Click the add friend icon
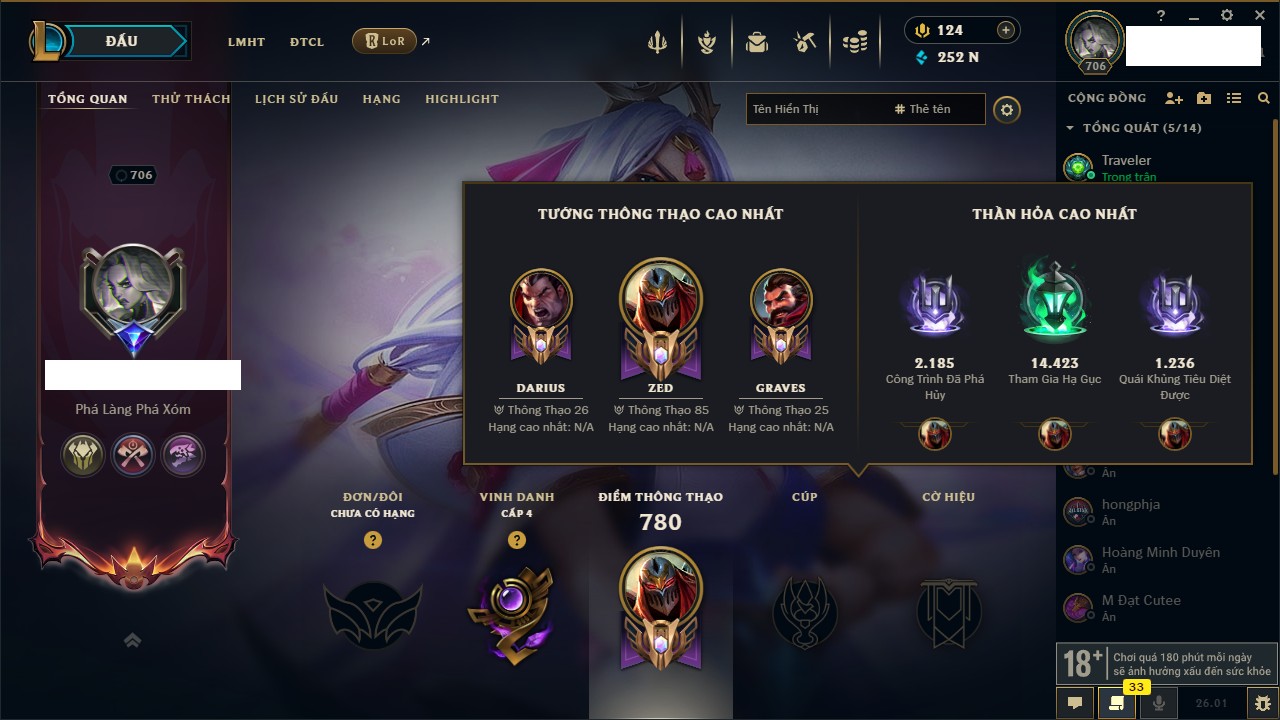 [x=1174, y=98]
